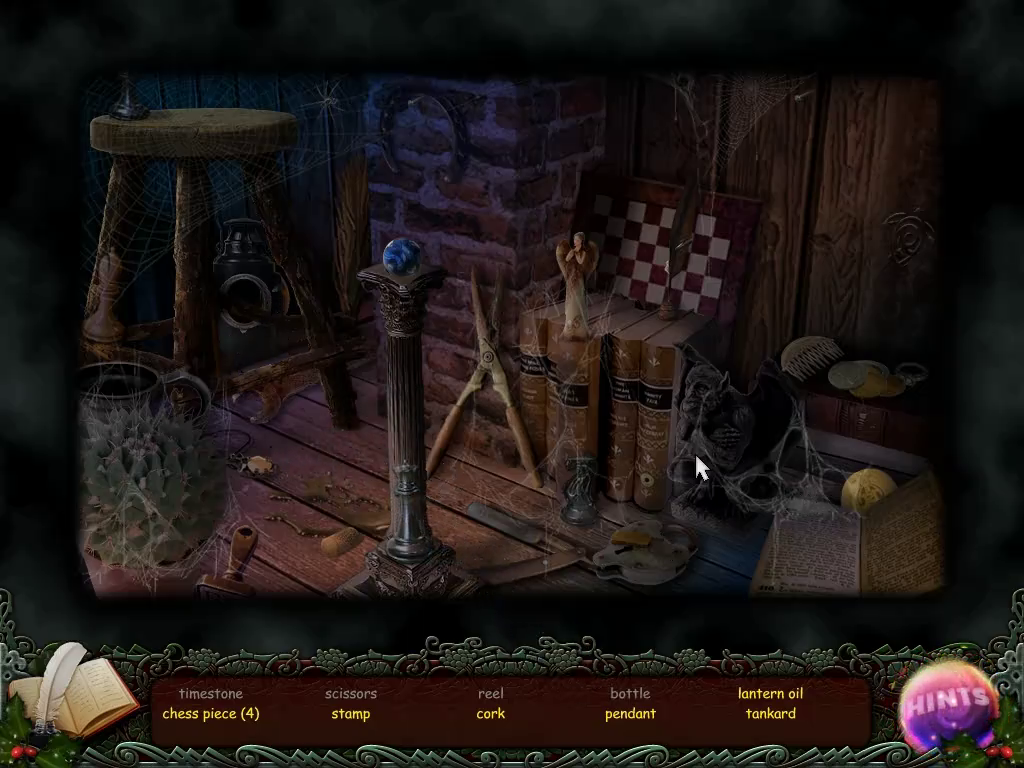Select the "pendant" list entry
The image size is (1024, 768).
coord(630,714)
